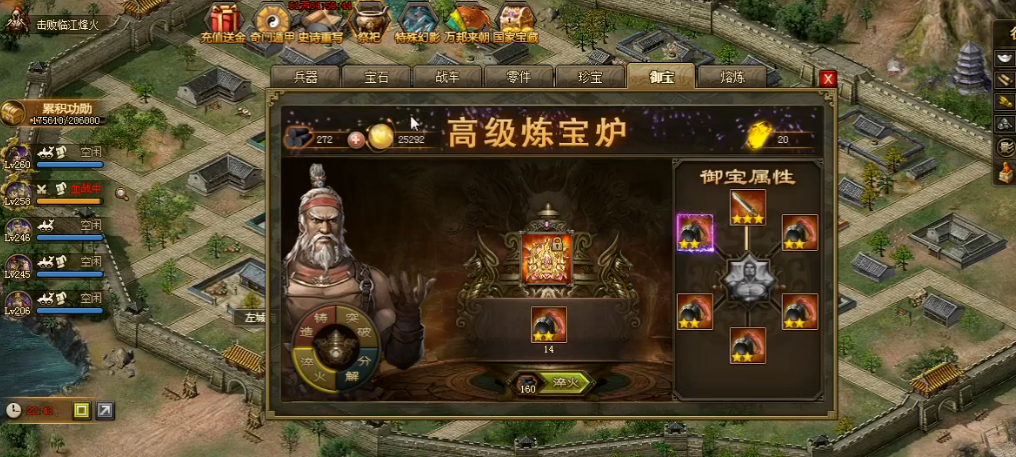Open the 宝石 gems tab

click(376, 77)
